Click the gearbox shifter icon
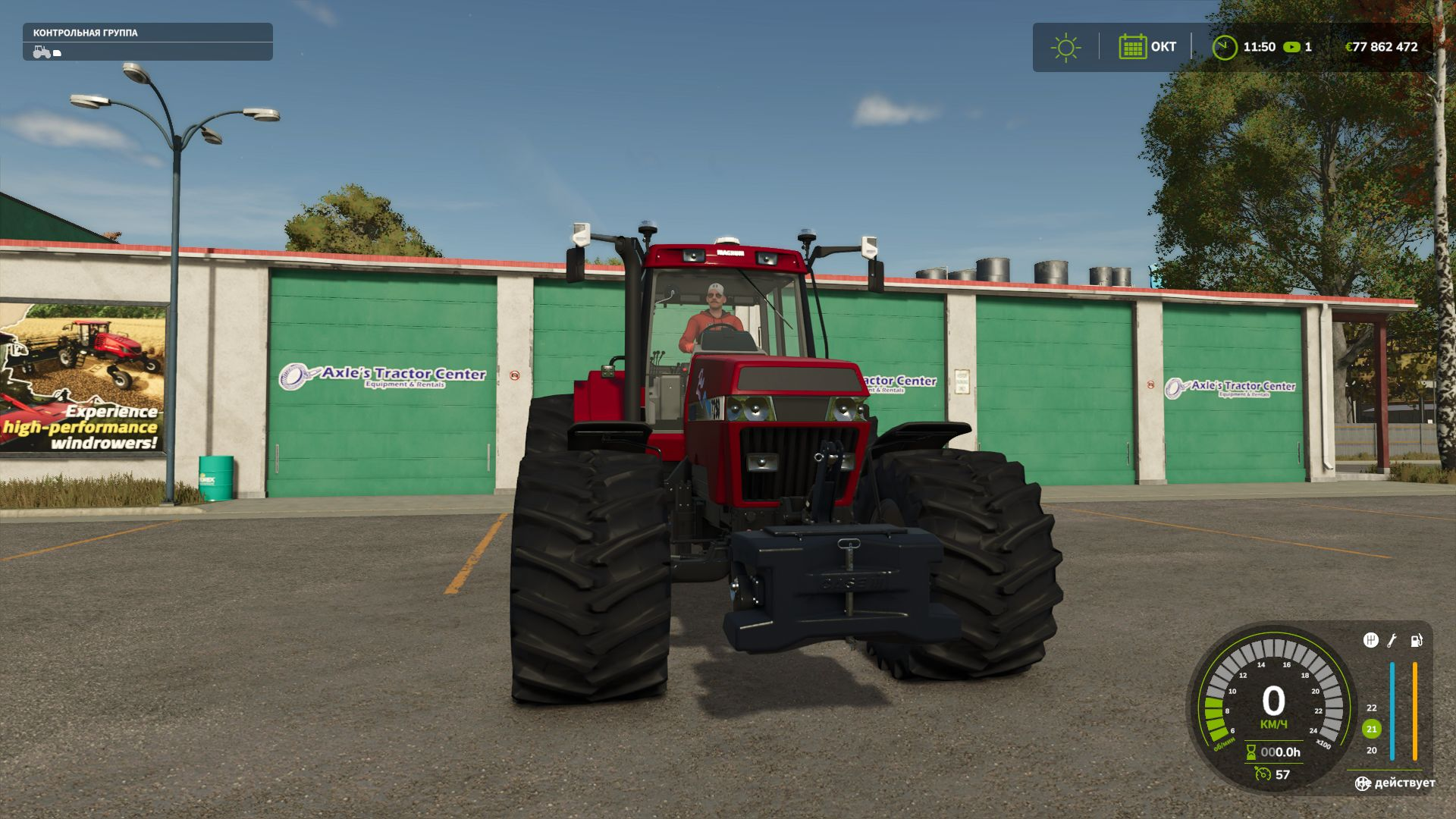 click(1370, 641)
